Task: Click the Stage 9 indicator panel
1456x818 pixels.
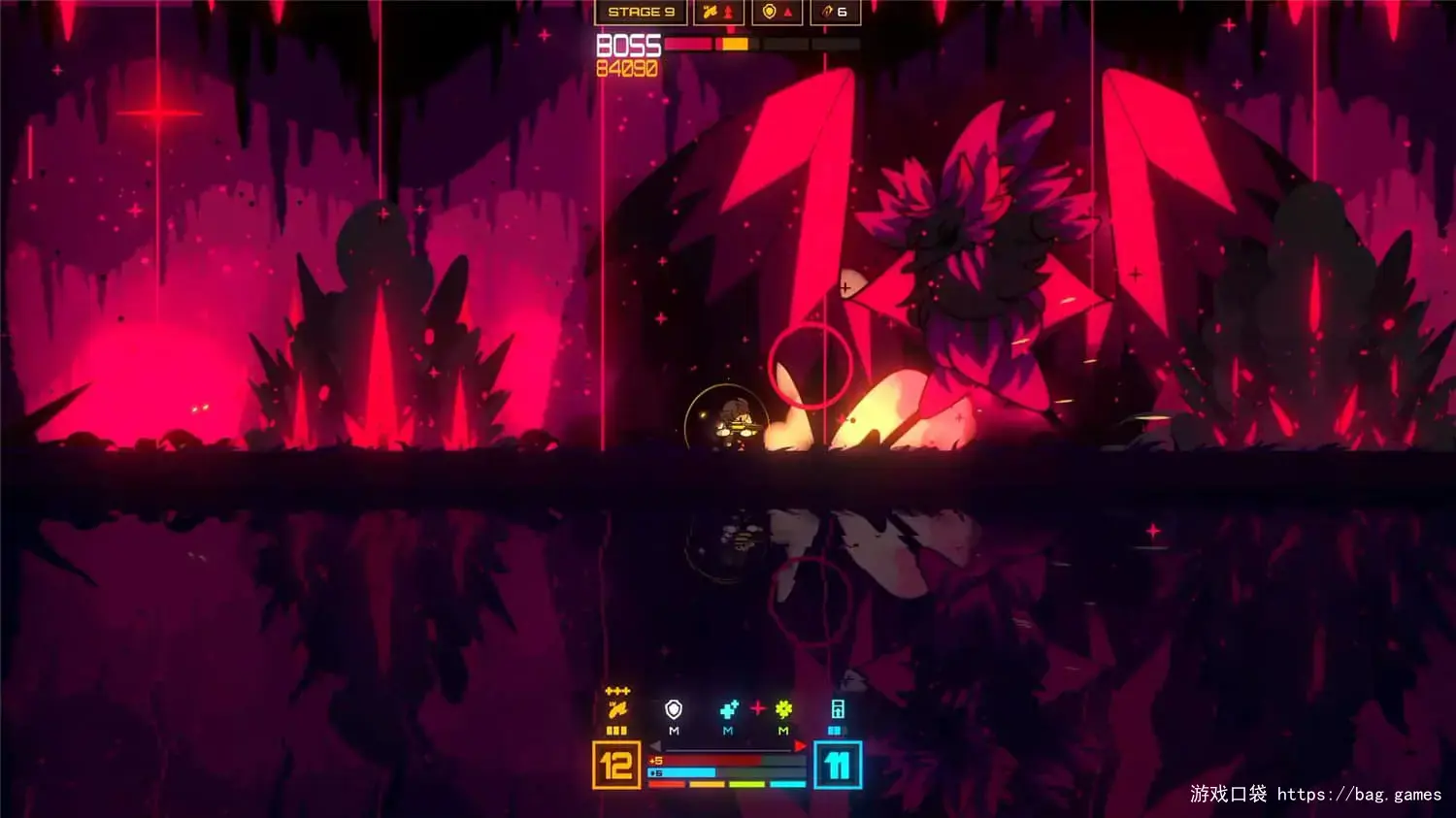Action: pyautogui.click(x=641, y=12)
